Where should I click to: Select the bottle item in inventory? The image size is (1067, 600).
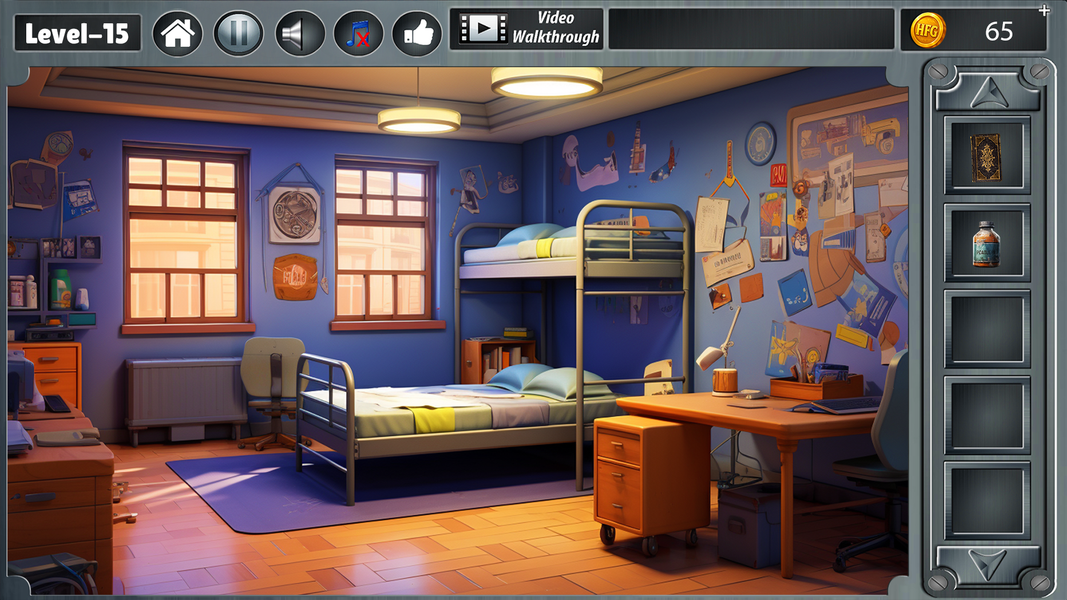pos(986,243)
